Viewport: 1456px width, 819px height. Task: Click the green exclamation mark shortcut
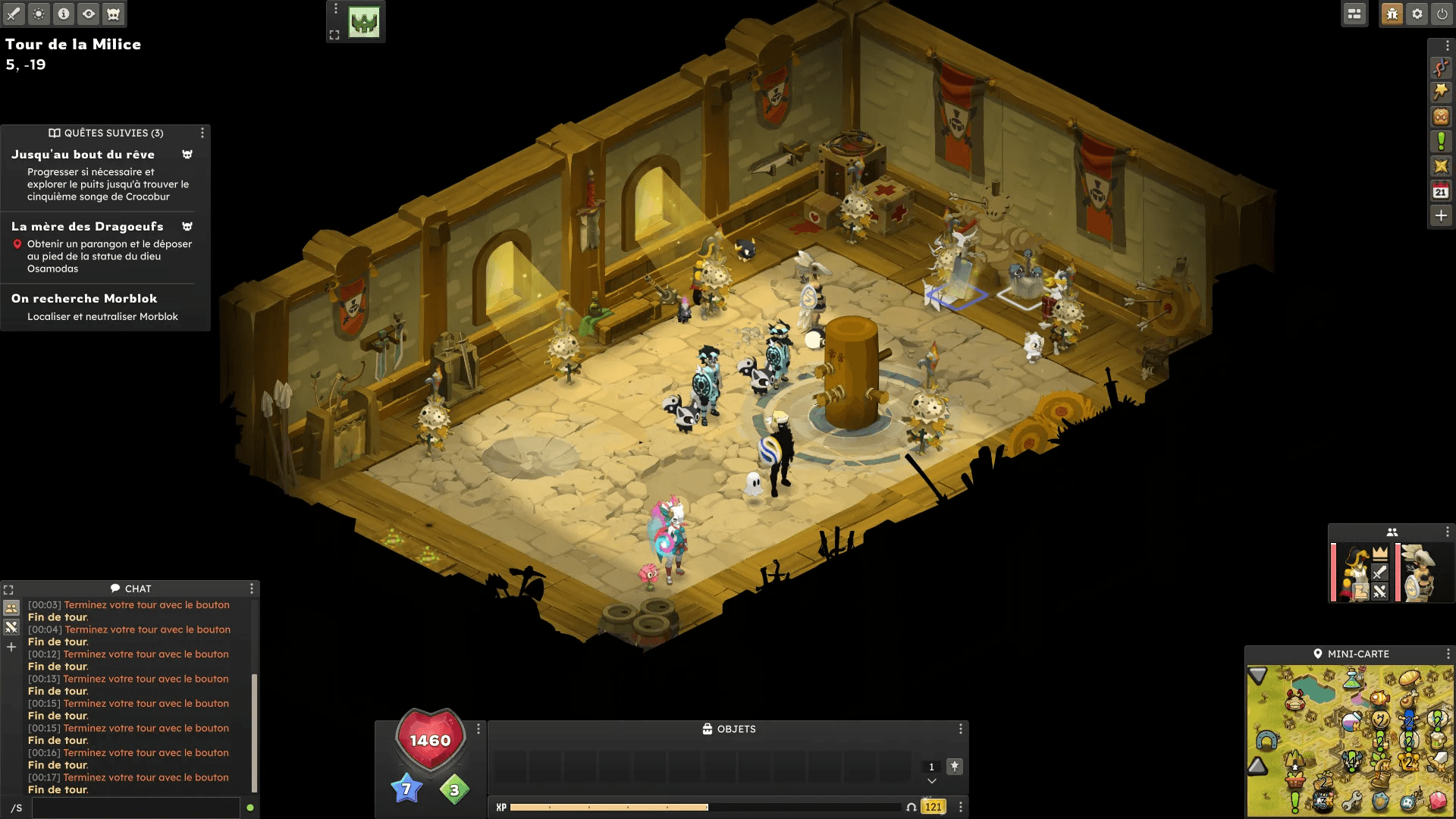pos(1441,141)
